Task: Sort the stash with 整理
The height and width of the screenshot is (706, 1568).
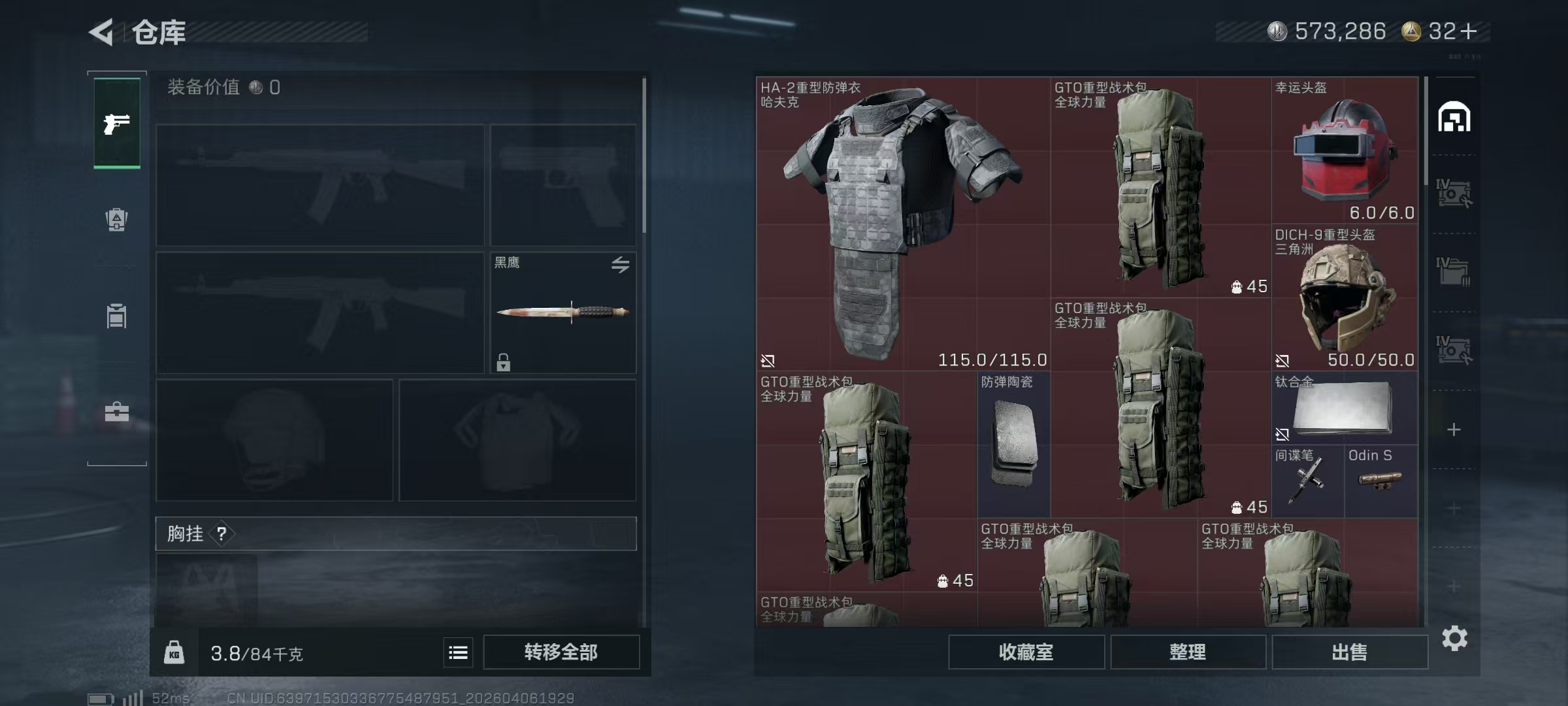Action: (1188, 652)
